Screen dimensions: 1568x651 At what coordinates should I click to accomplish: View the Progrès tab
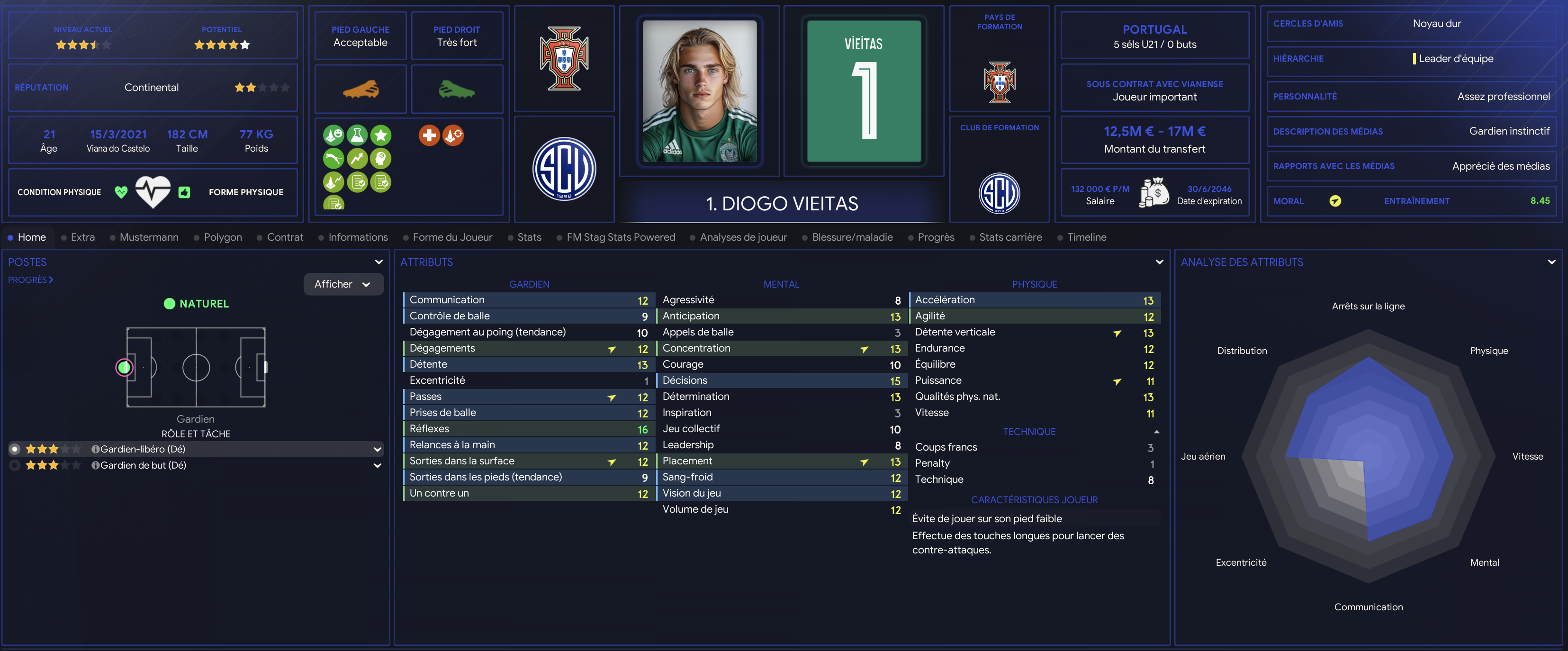[x=936, y=237]
